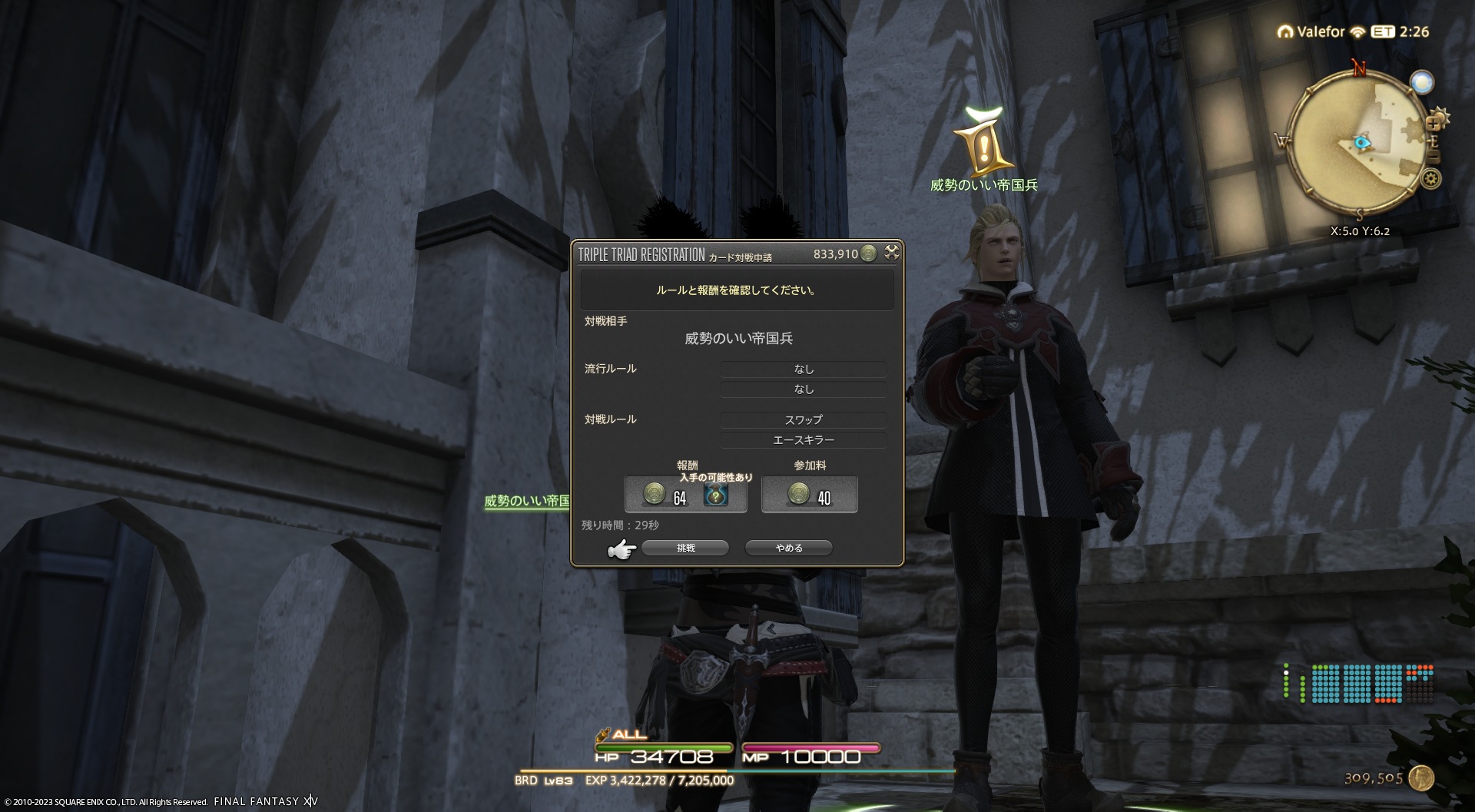Select the スワップ match rule row
The image size is (1475, 812).
(803, 419)
